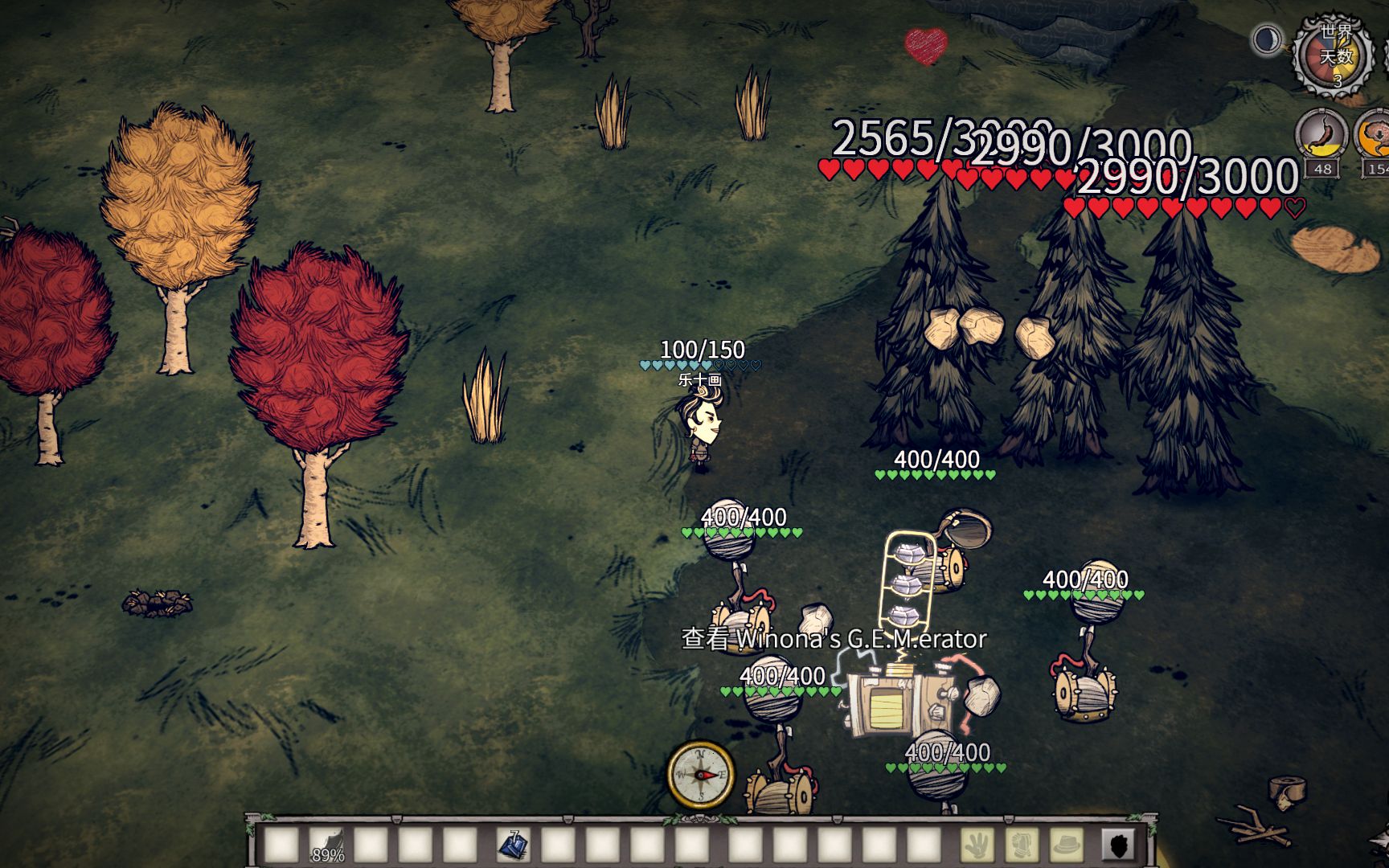Select the body armor equipment slot
This screenshot has width=1389, height=868.
pyautogui.click(x=1022, y=845)
